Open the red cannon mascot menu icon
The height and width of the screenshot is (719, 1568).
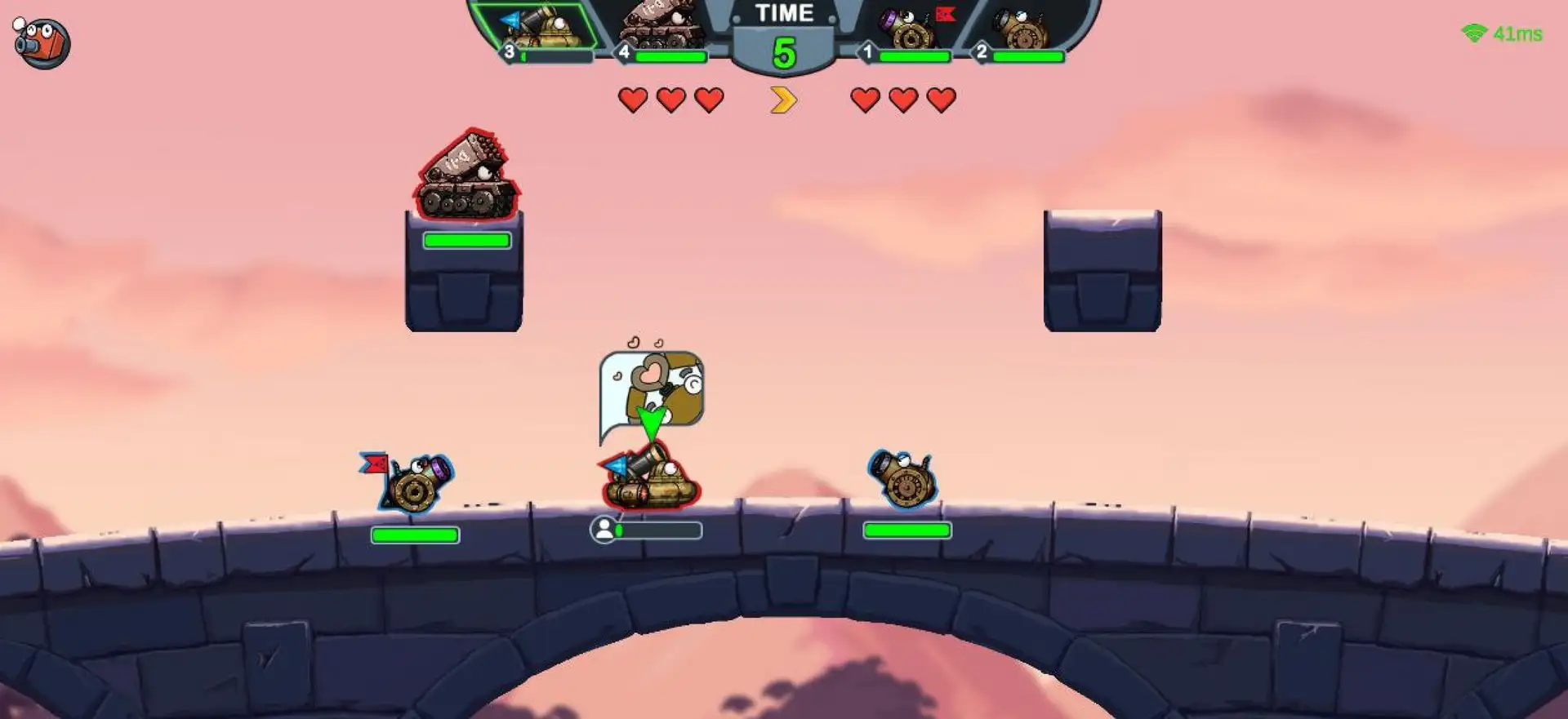point(42,42)
